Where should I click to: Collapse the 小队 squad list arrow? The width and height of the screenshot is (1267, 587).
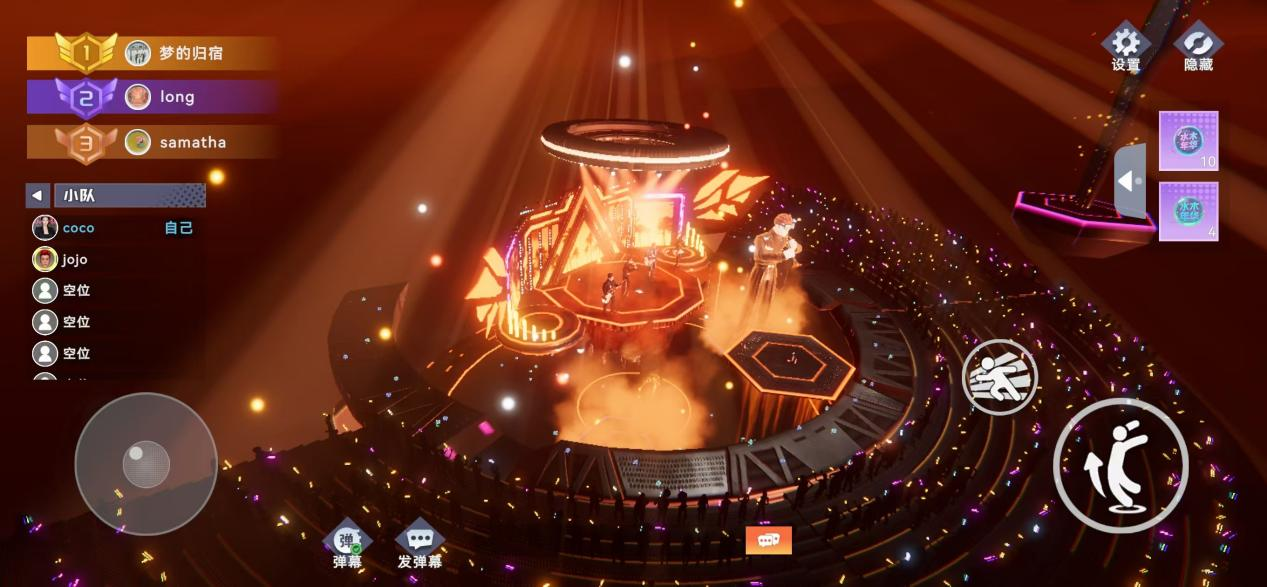click(38, 196)
